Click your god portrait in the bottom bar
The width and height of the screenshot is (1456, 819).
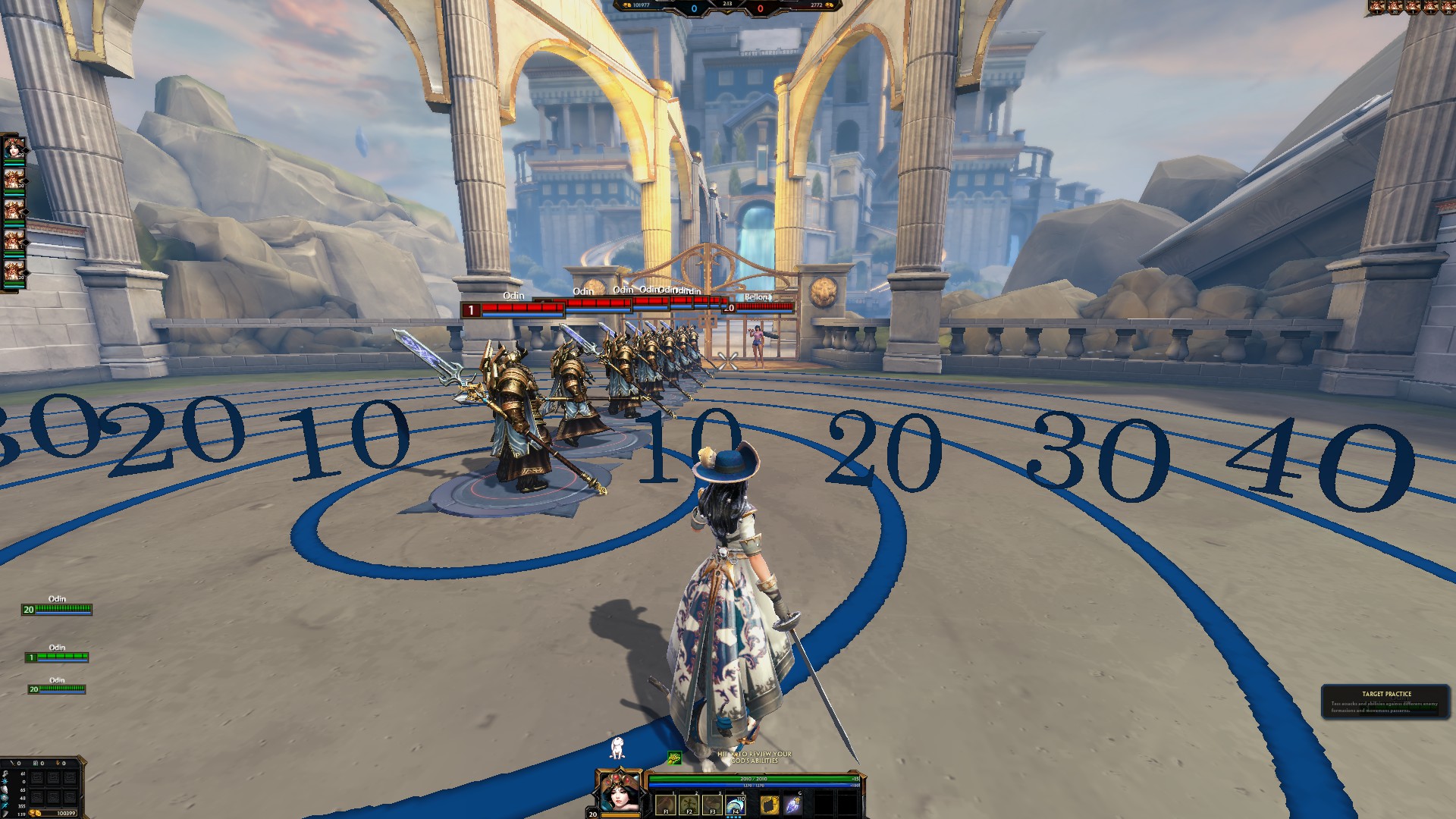click(x=620, y=792)
